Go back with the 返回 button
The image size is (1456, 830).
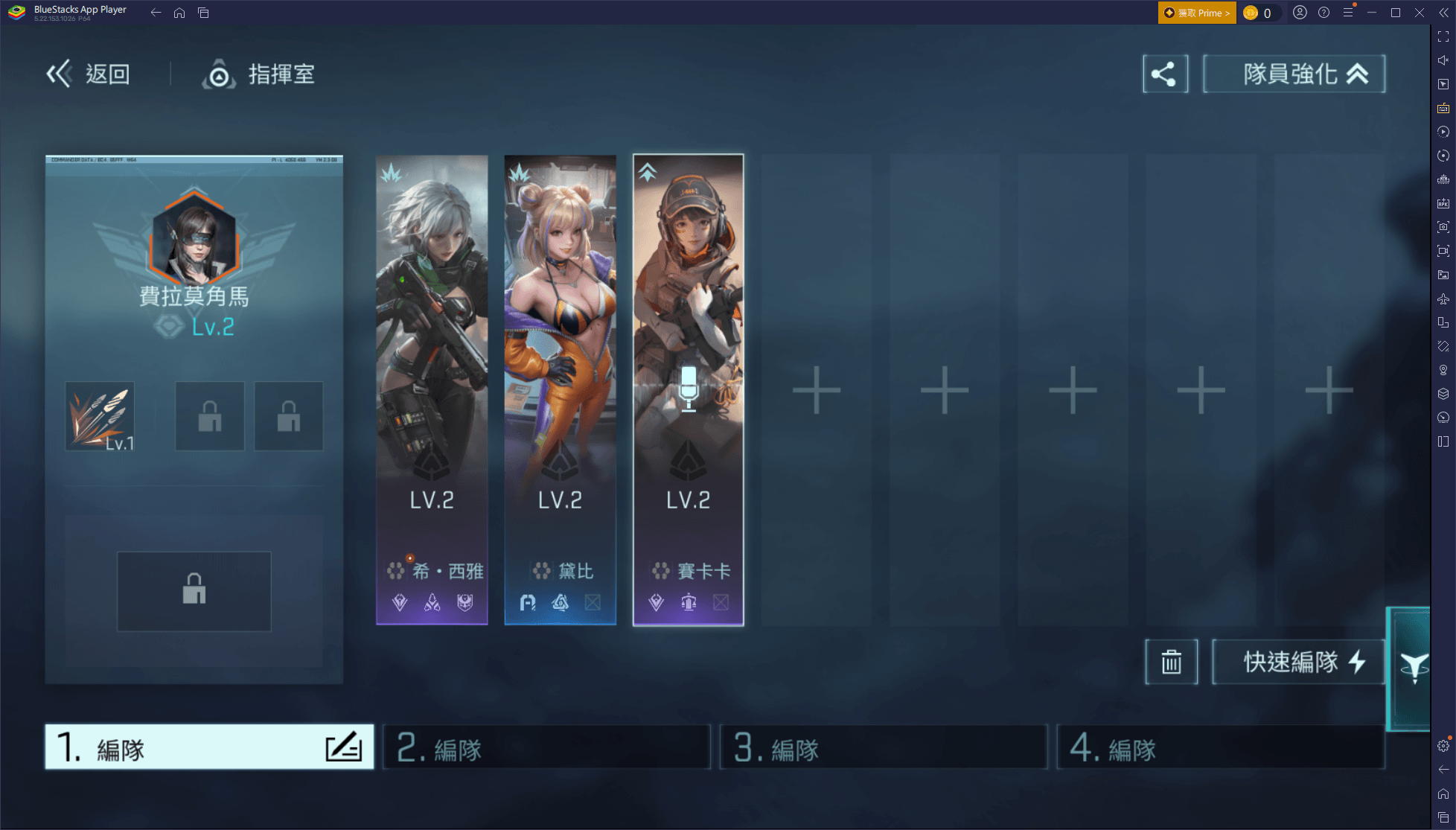click(x=89, y=74)
